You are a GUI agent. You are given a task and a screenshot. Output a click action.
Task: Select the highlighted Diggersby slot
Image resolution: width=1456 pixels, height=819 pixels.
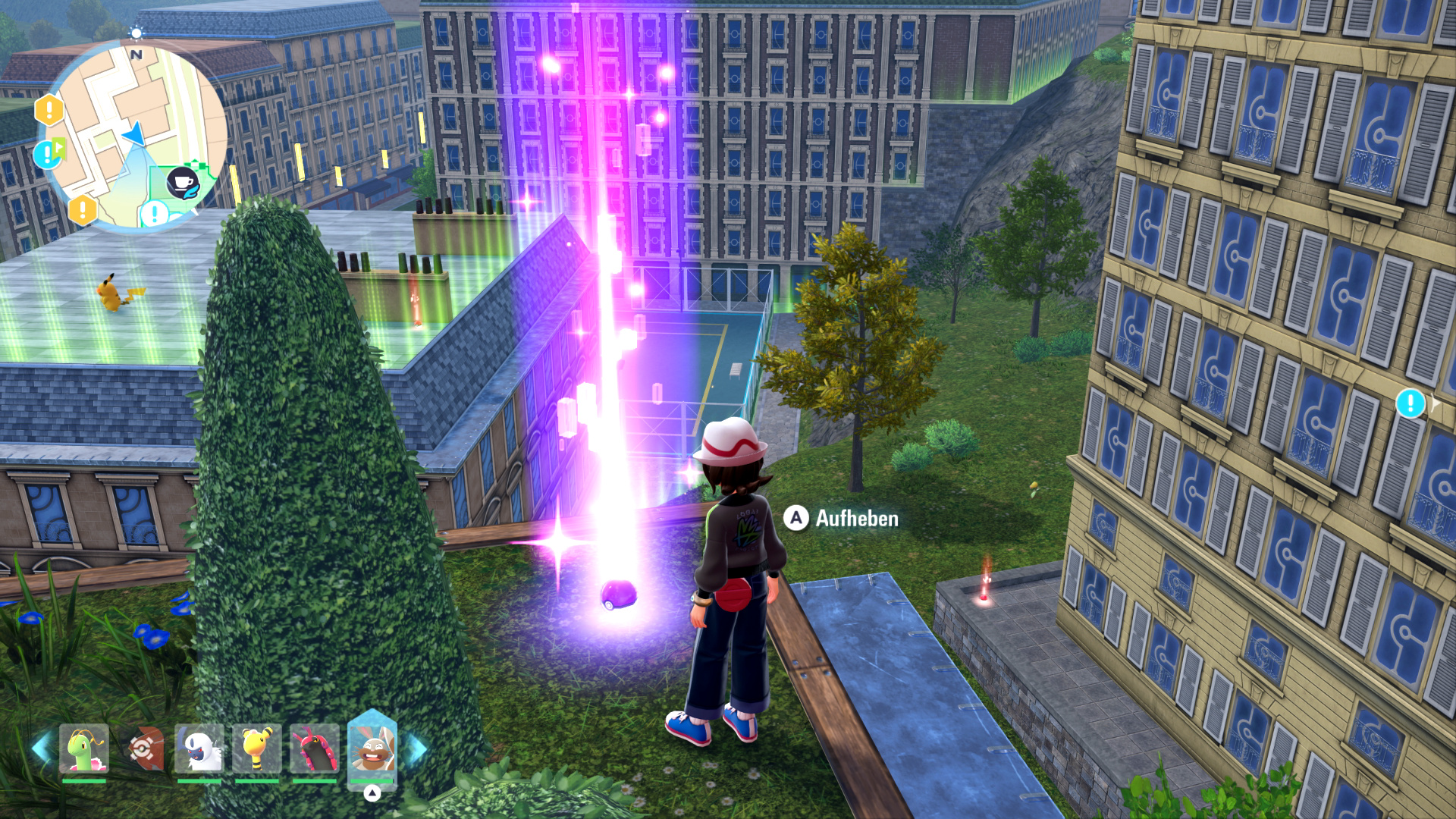pos(372,751)
